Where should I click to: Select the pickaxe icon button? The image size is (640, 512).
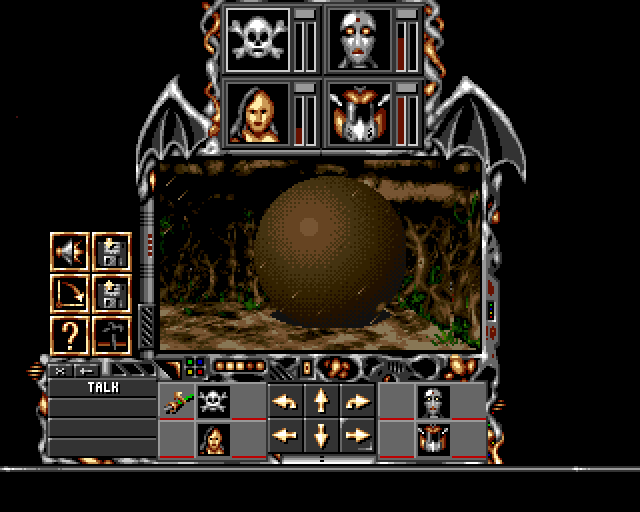coord(110,334)
